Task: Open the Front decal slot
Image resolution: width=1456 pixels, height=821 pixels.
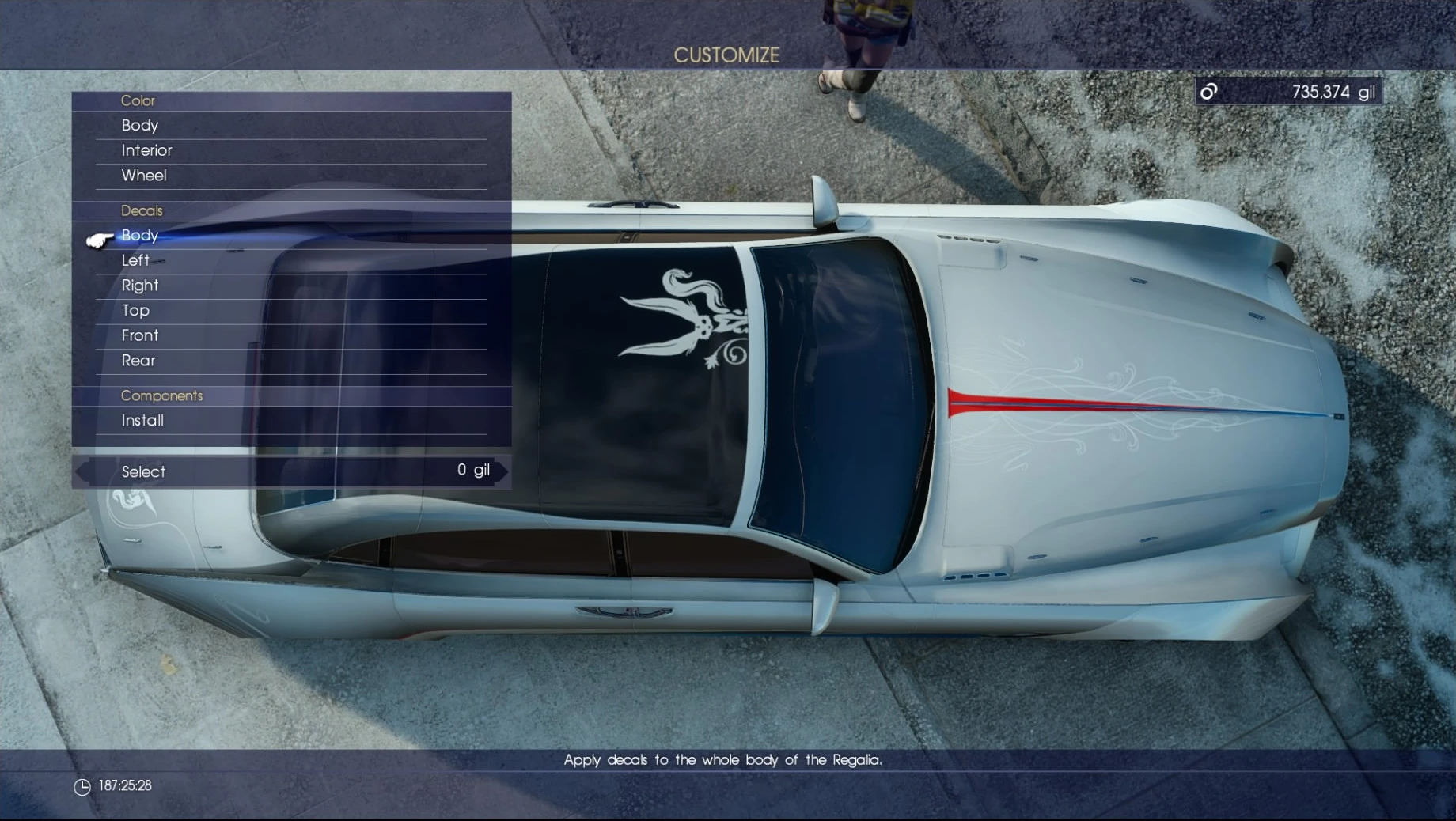Action: pyautogui.click(x=139, y=335)
